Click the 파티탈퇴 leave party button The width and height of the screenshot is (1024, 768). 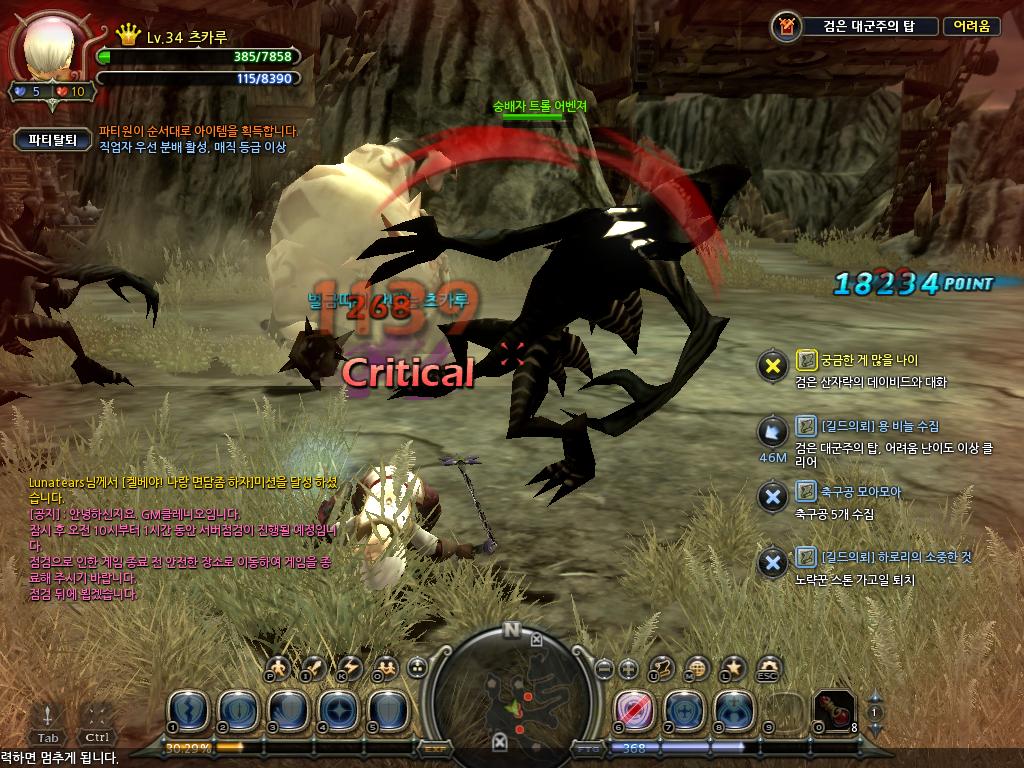53,140
